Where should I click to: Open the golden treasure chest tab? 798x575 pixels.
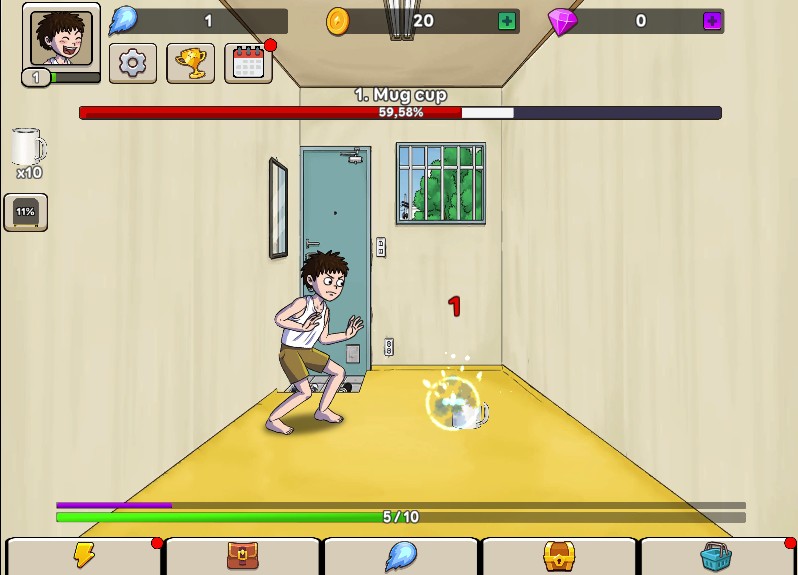559,556
